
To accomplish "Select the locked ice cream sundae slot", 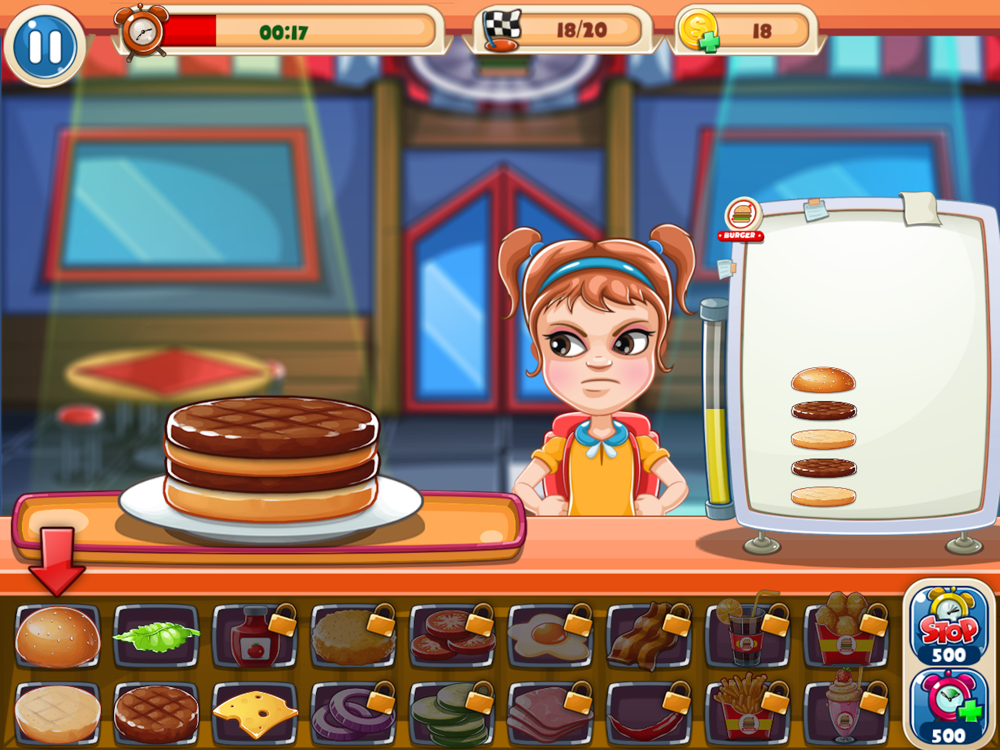I will coord(846,714).
